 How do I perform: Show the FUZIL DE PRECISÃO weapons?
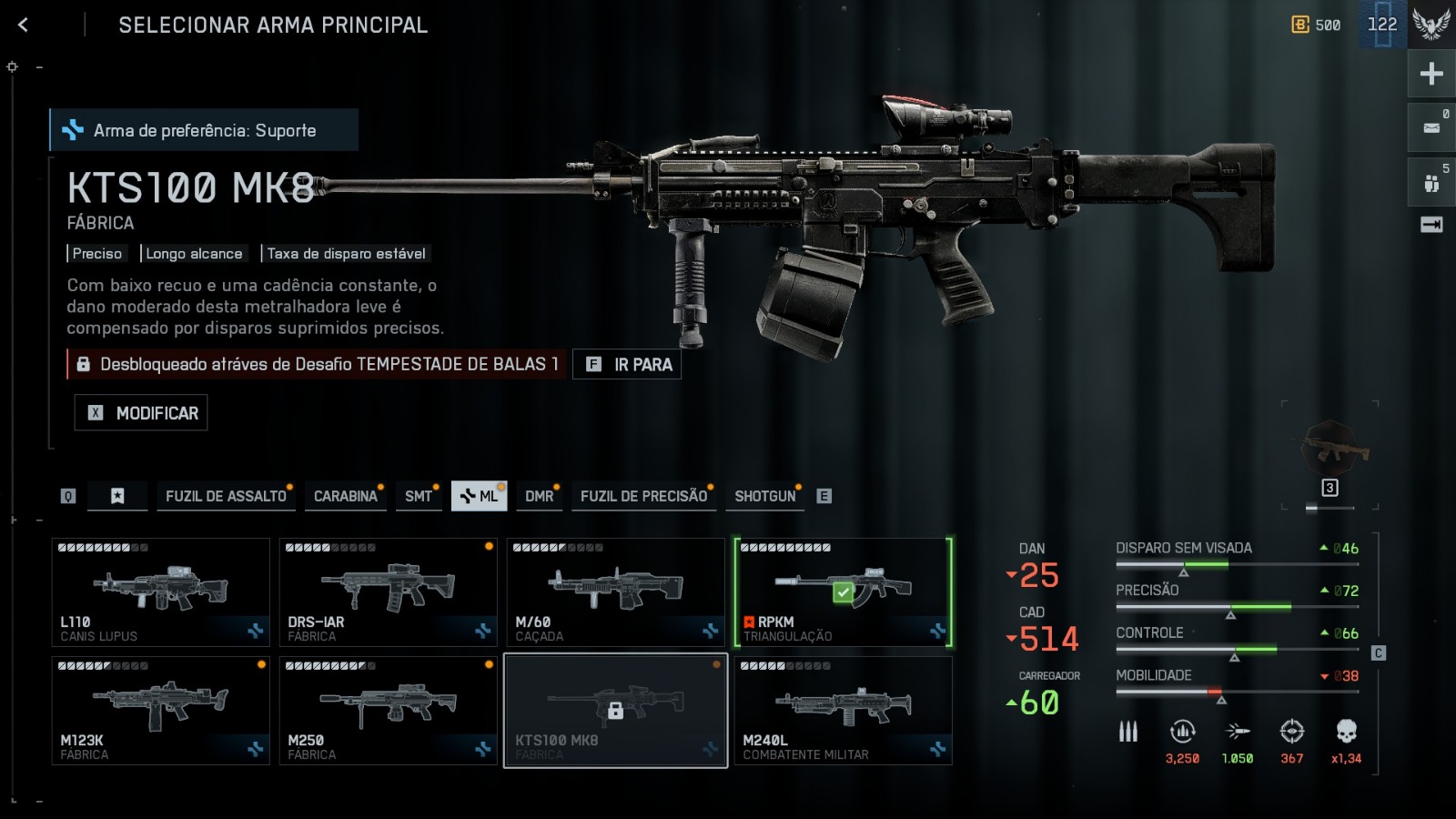point(643,496)
